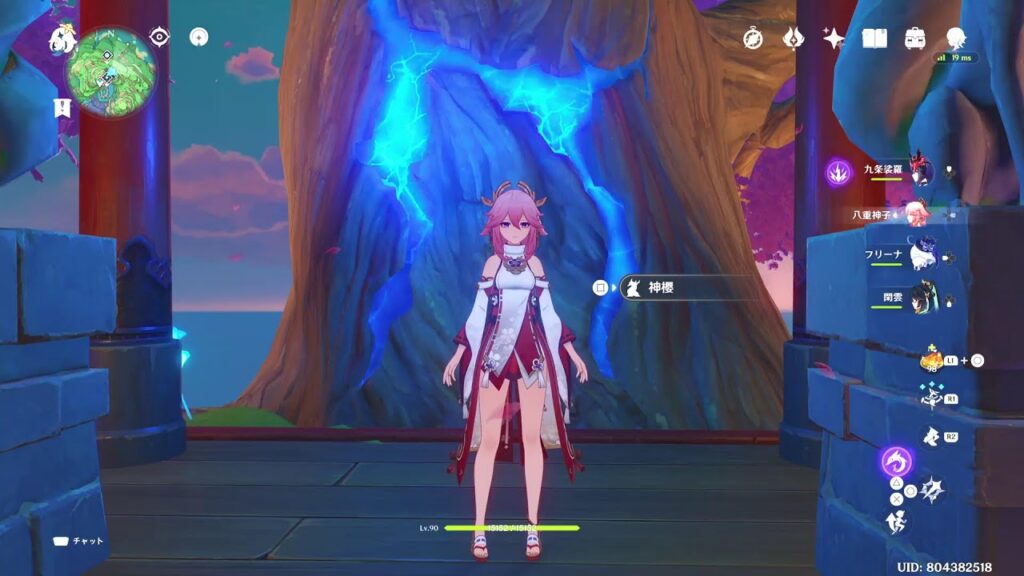
Task: Open the character silhouette menu icon
Action: (955, 38)
